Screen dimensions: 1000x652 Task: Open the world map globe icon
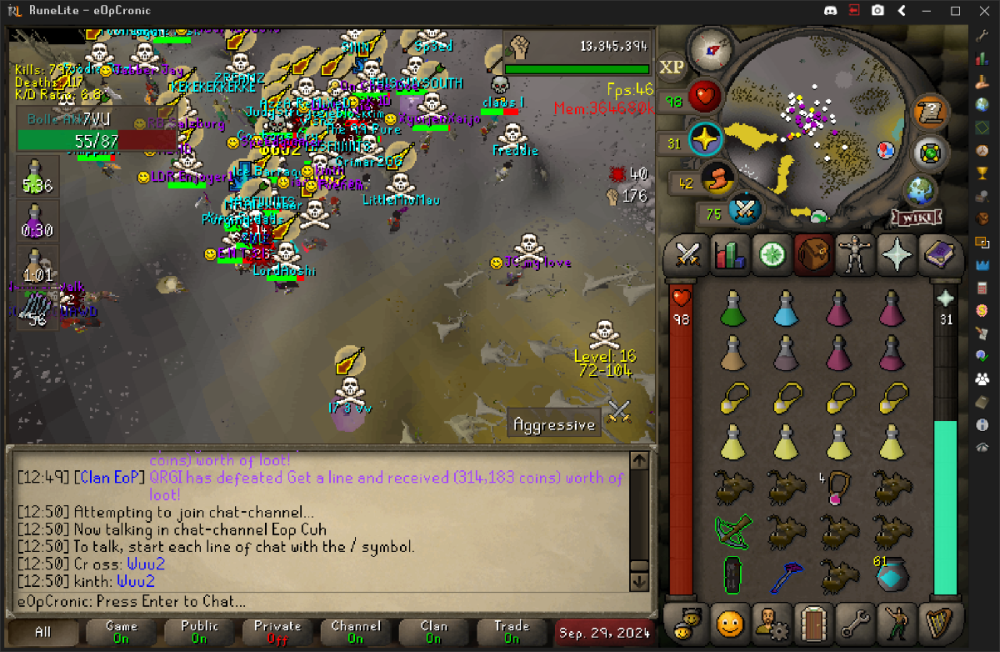click(x=920, y=191)
